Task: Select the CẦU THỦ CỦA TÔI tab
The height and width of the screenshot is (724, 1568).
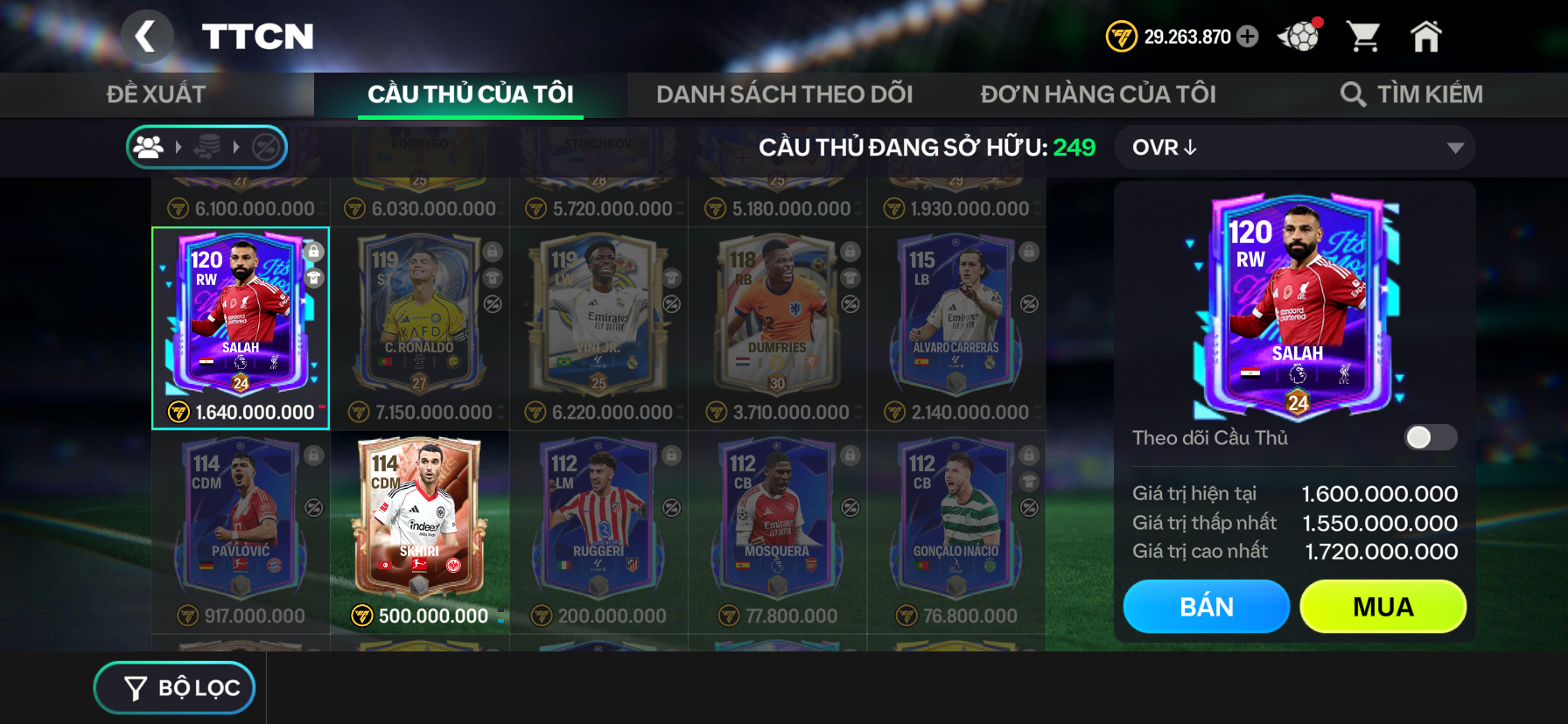Action: pos(471,94)
